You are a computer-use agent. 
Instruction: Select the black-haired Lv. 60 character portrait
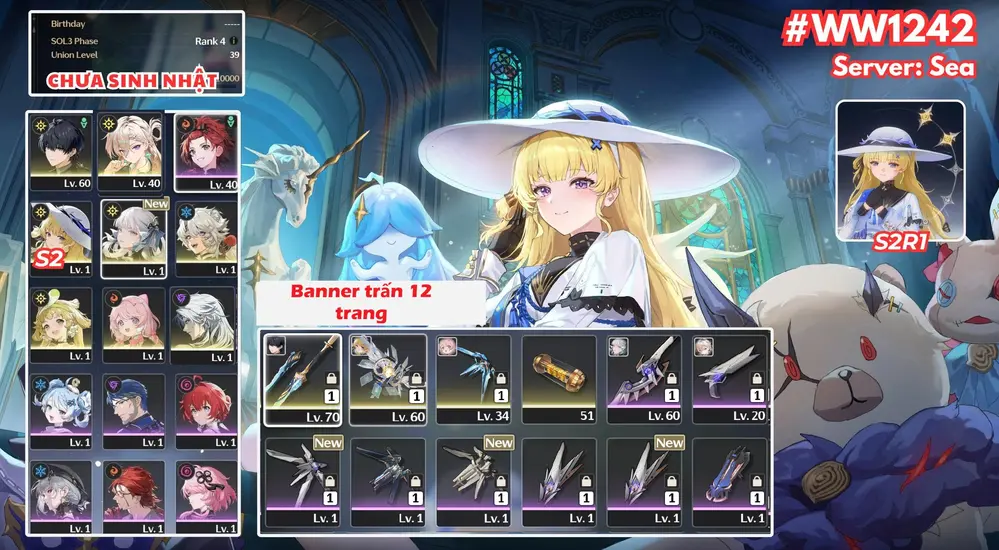pyautogui.click(x=62, y=154)
